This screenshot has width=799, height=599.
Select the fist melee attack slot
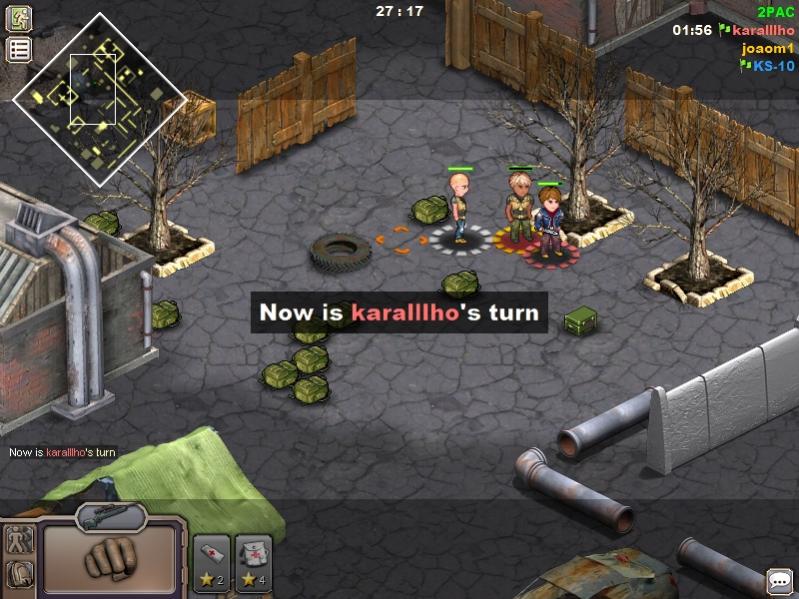pyautogui.click(x=111, y=558)
